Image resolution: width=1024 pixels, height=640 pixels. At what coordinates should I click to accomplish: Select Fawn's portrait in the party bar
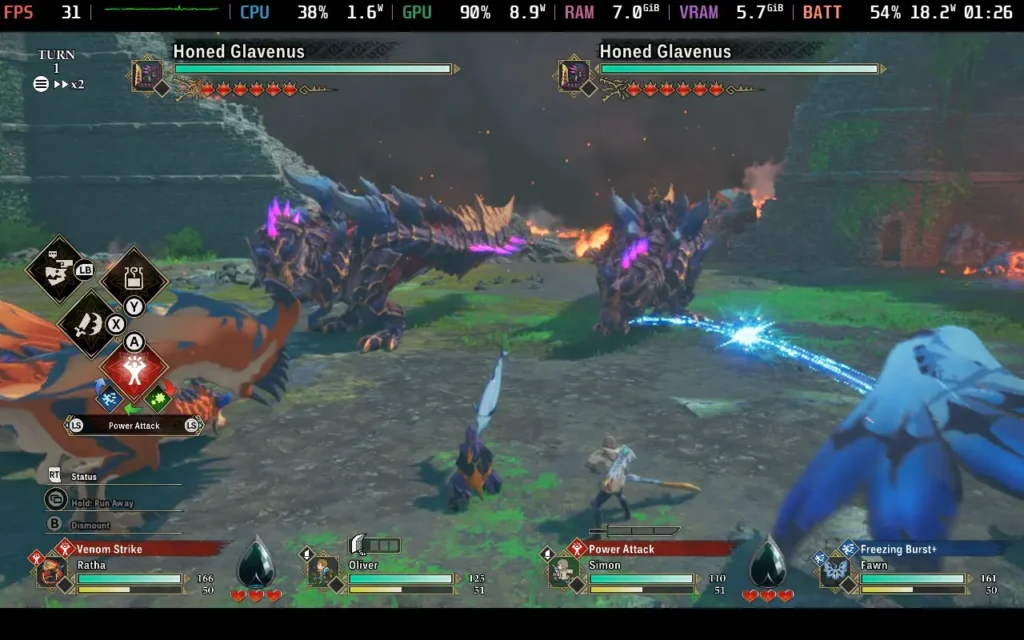834,572
